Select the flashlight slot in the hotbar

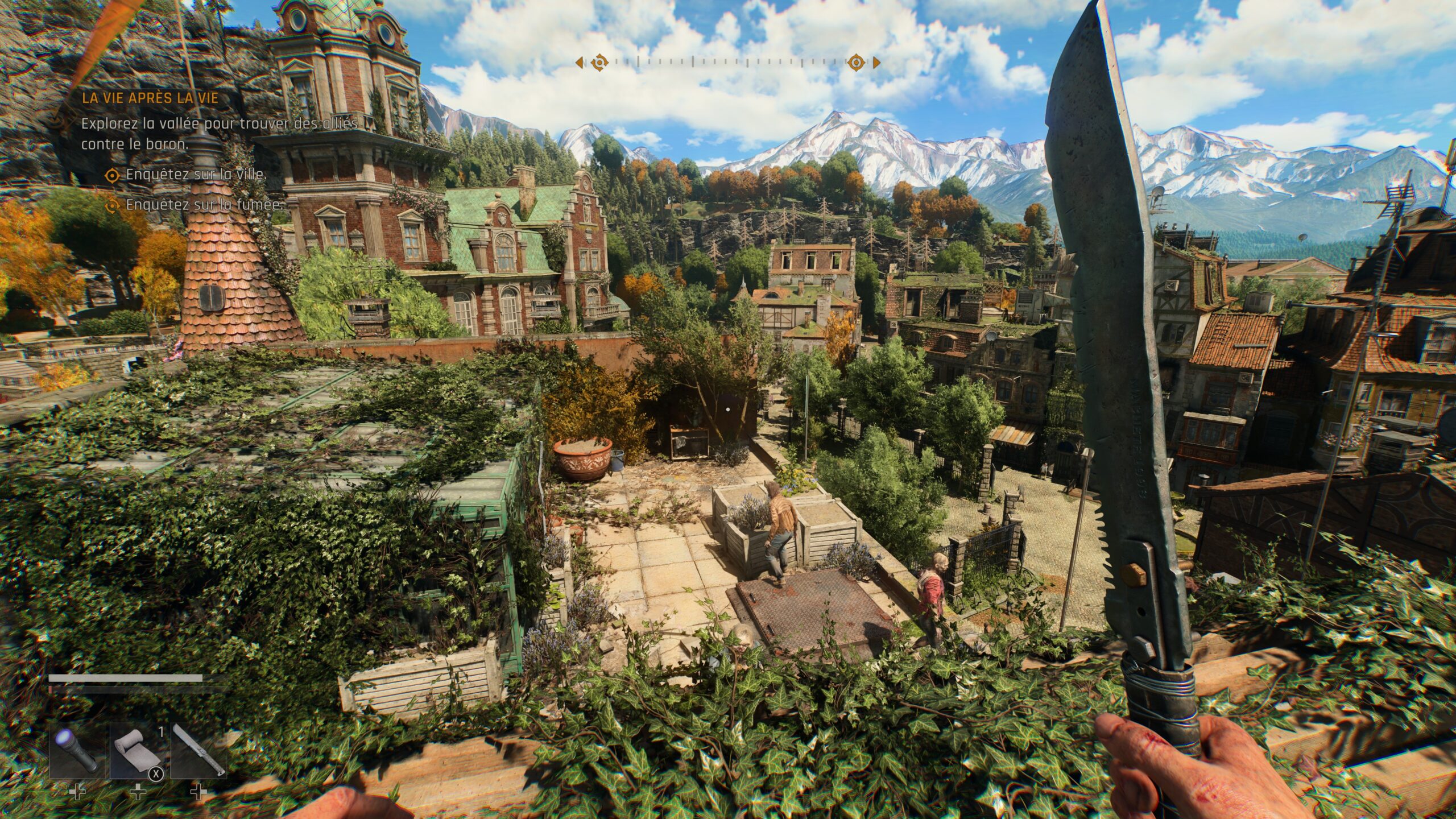[x=77, y=750]
